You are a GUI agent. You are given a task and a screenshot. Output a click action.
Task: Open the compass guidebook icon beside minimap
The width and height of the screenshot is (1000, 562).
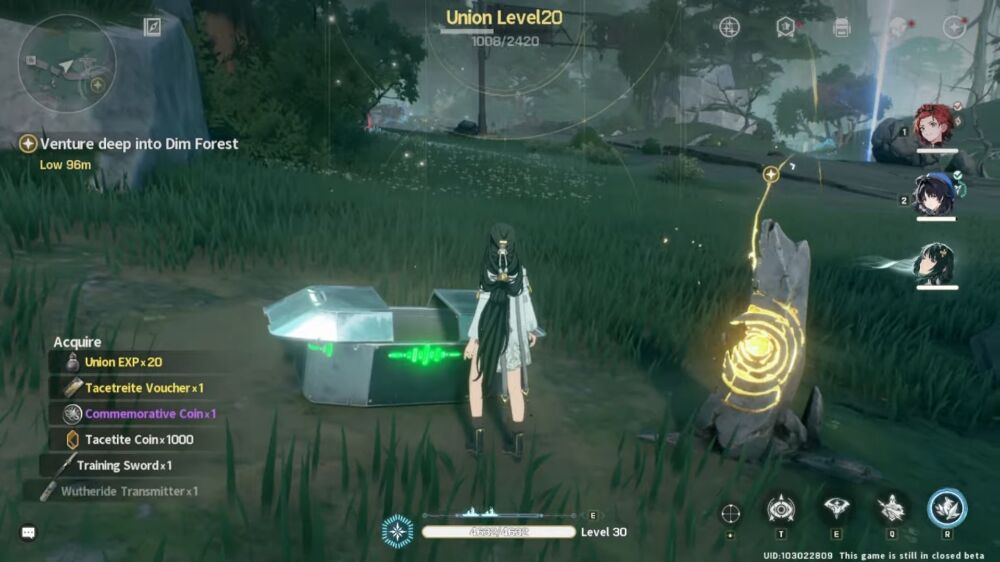click(x=152, y=27)
